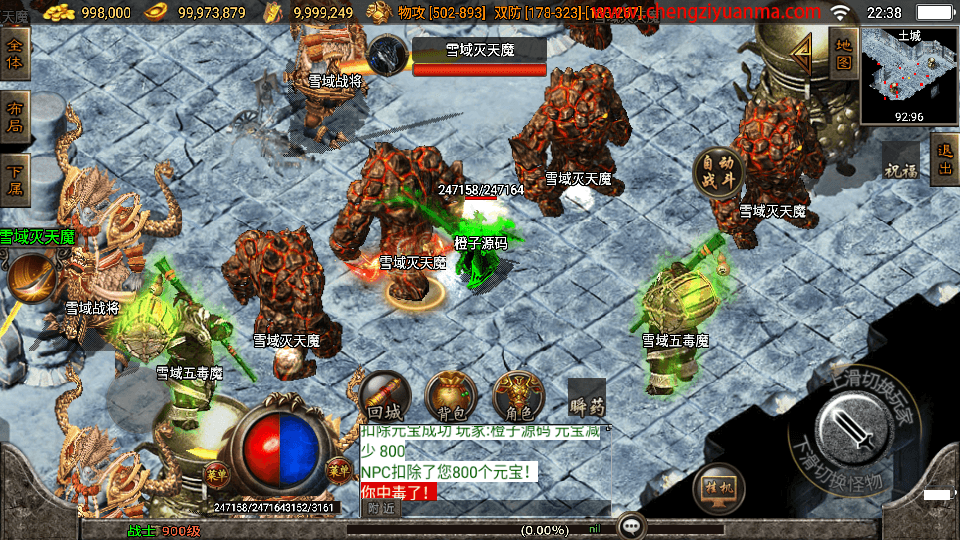
Task: Exit using the 退出 button
Action: [944, 159]
